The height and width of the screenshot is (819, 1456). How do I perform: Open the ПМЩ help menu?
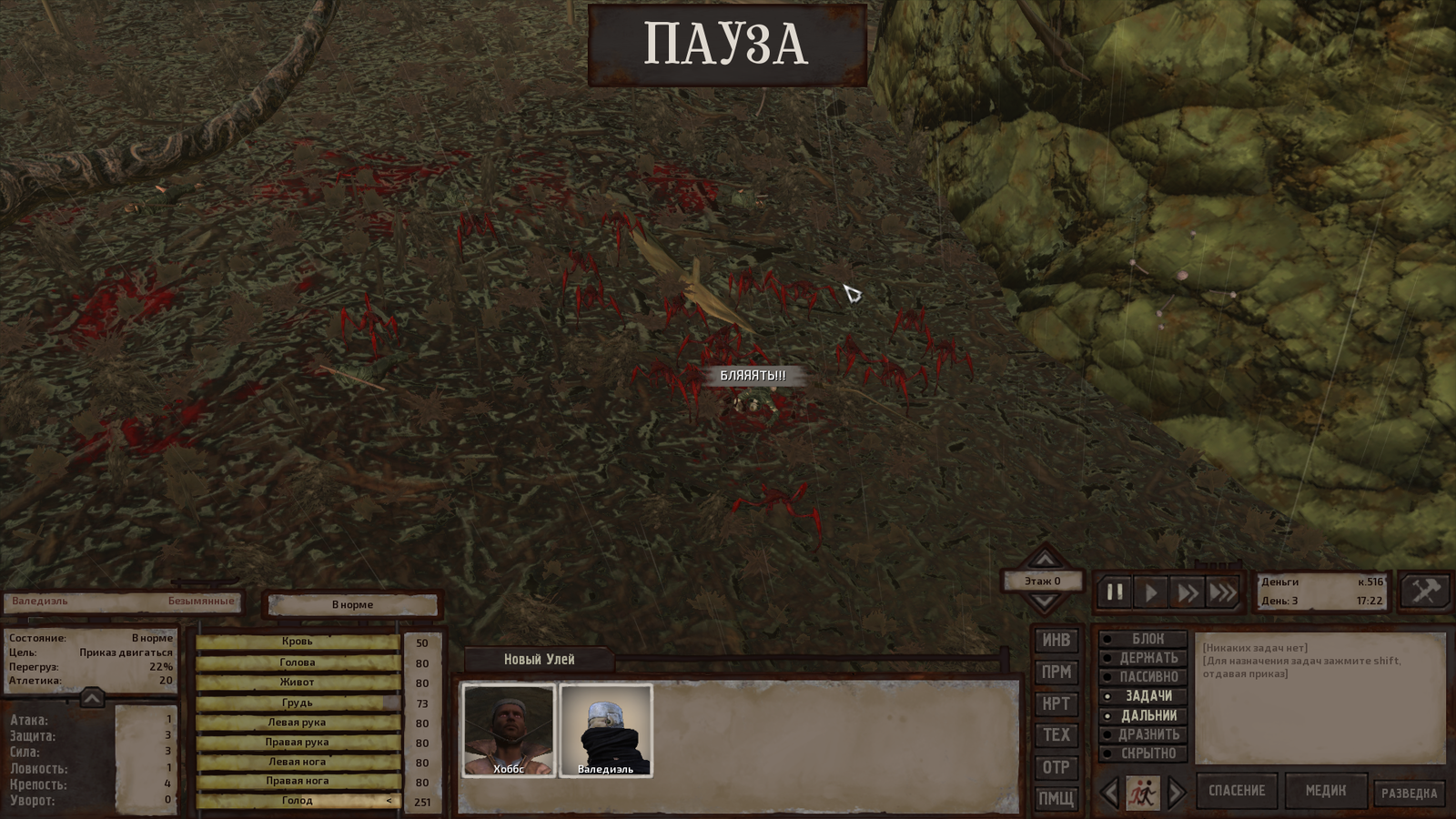tap(1056, 799)
